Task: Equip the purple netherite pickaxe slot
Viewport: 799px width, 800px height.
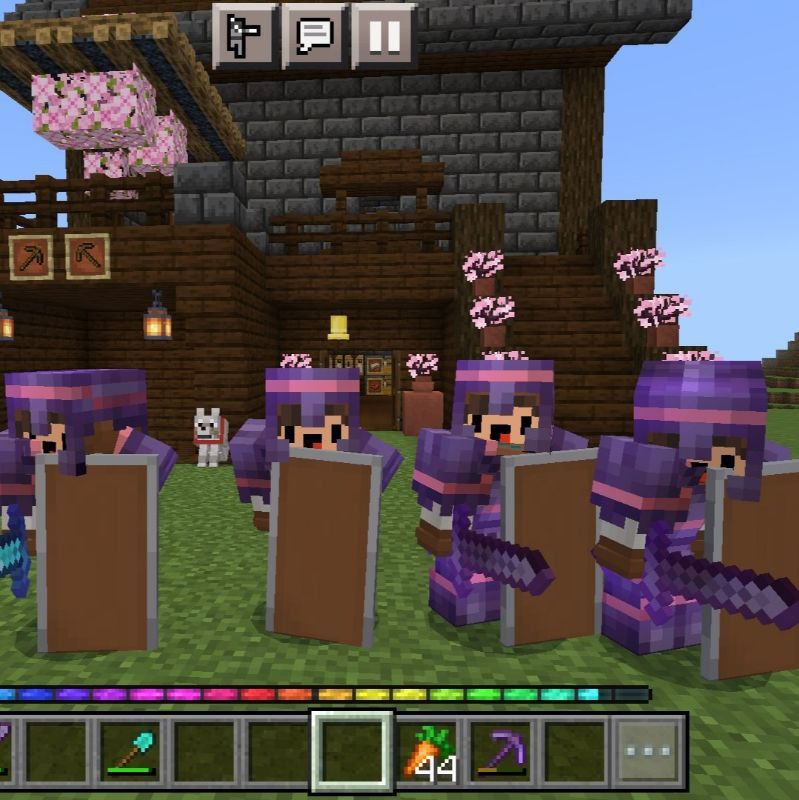Action: pyautogui.click(x=501, y=751)
